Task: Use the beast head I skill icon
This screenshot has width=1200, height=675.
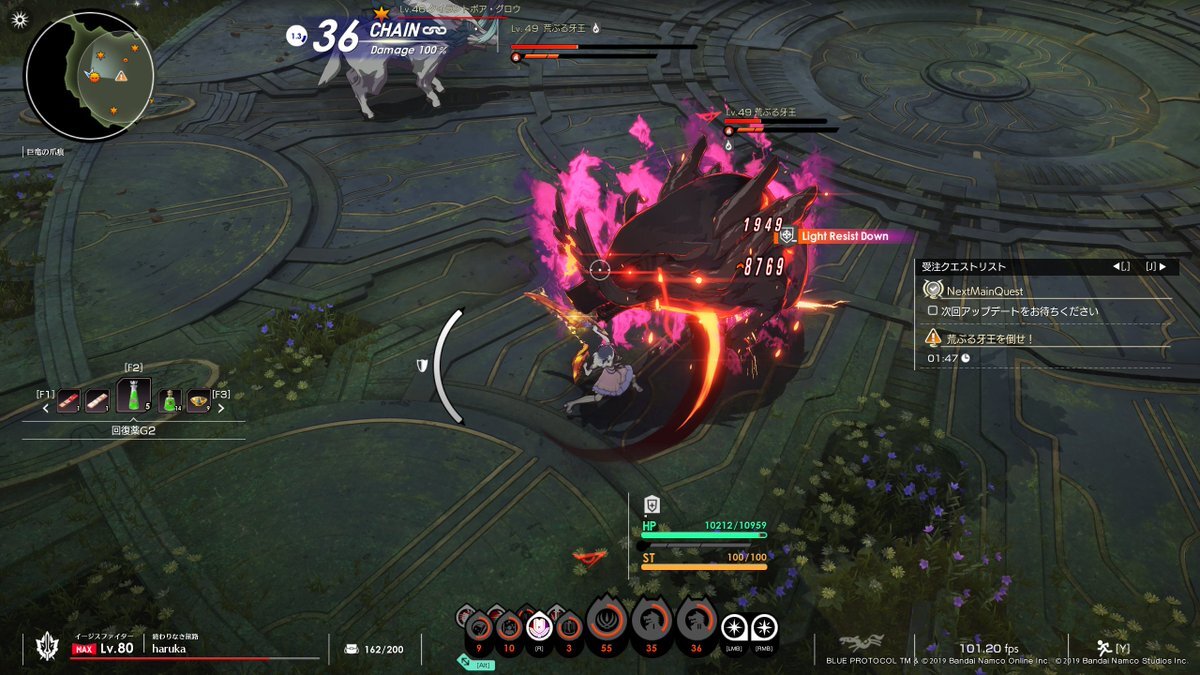Action: (652, 624)
